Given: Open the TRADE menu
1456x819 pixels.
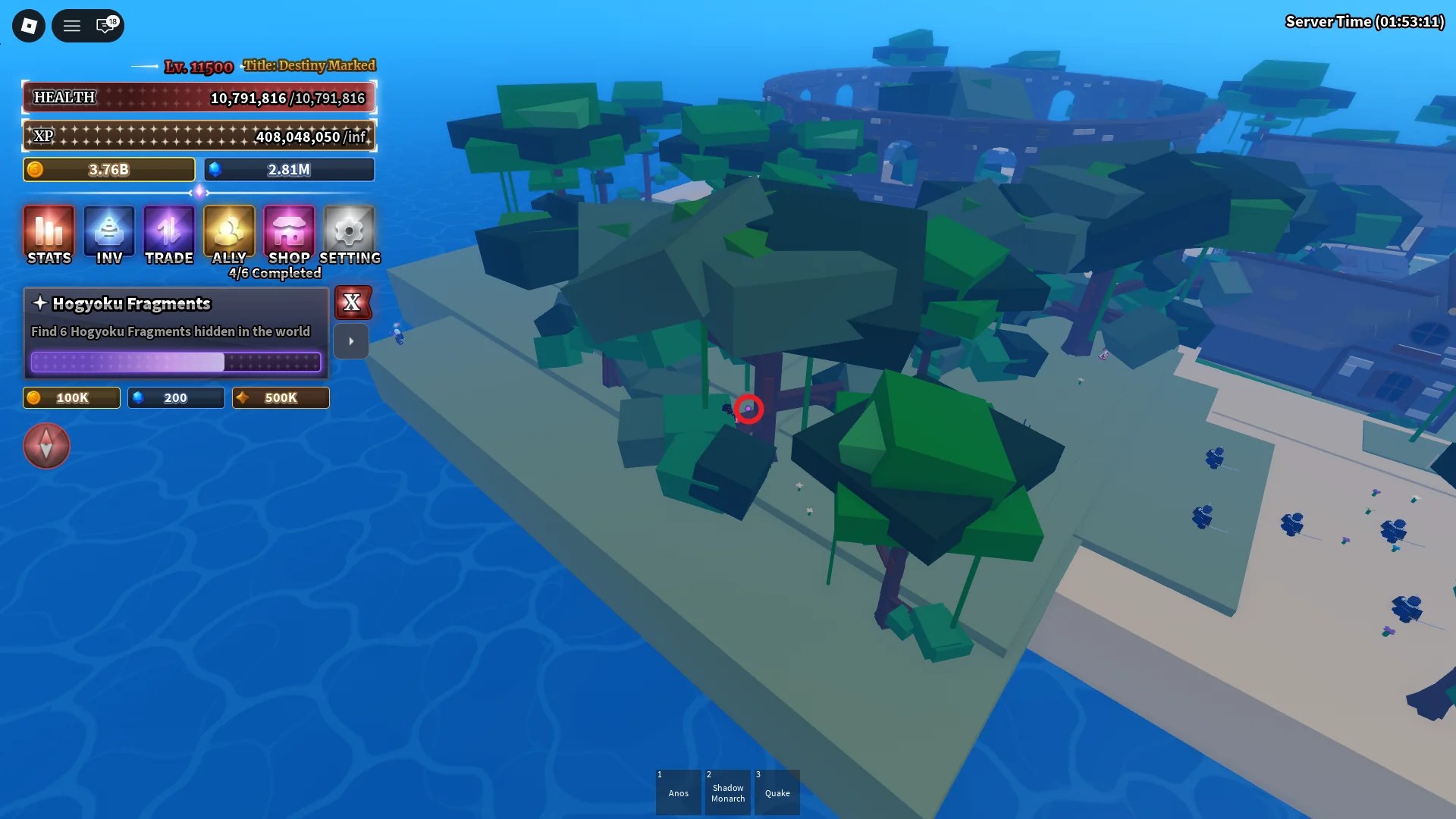Looking at the screenshot, I should pos(168,235).
